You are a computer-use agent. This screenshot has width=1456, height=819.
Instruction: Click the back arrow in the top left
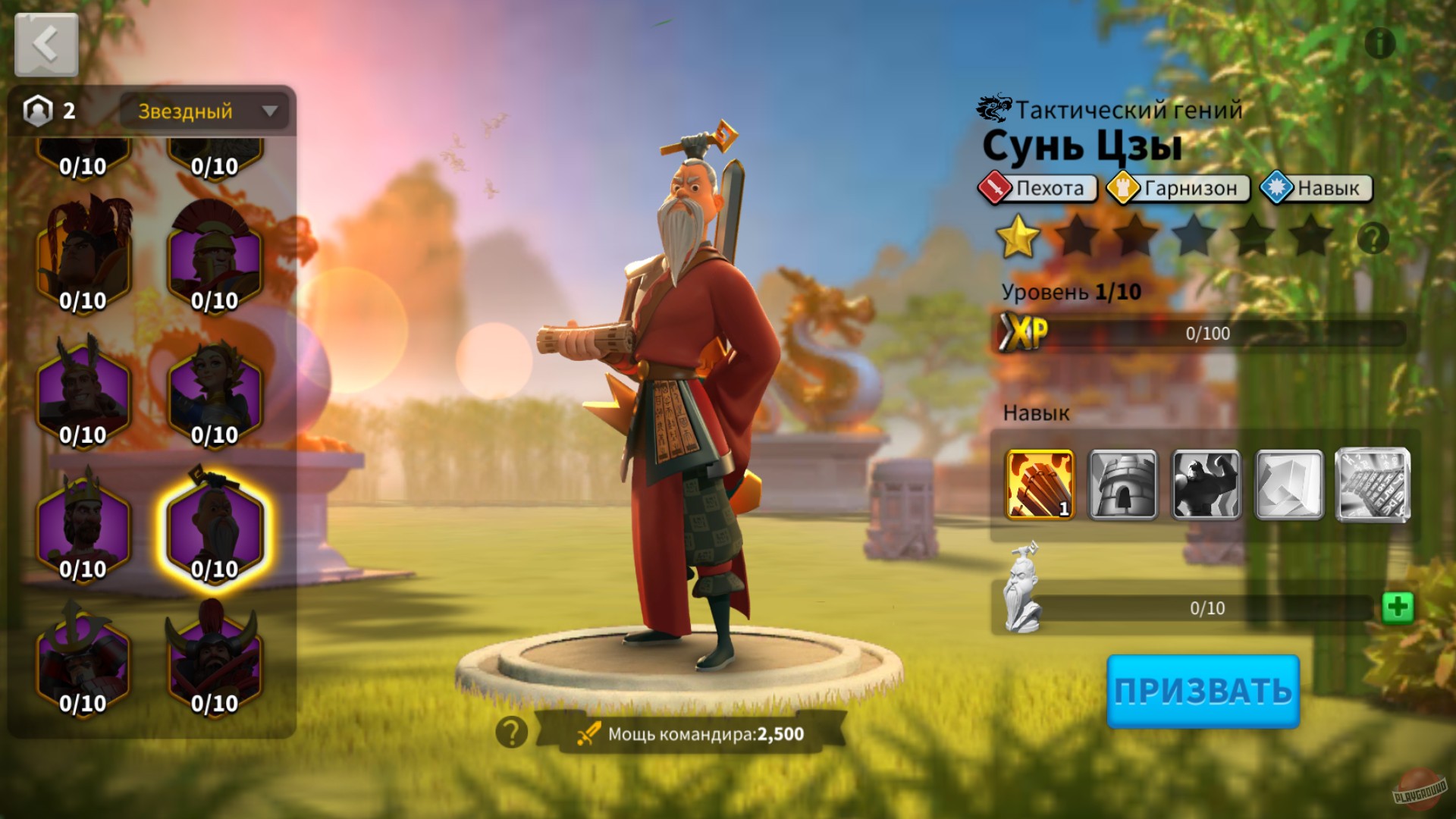point(45,43)
